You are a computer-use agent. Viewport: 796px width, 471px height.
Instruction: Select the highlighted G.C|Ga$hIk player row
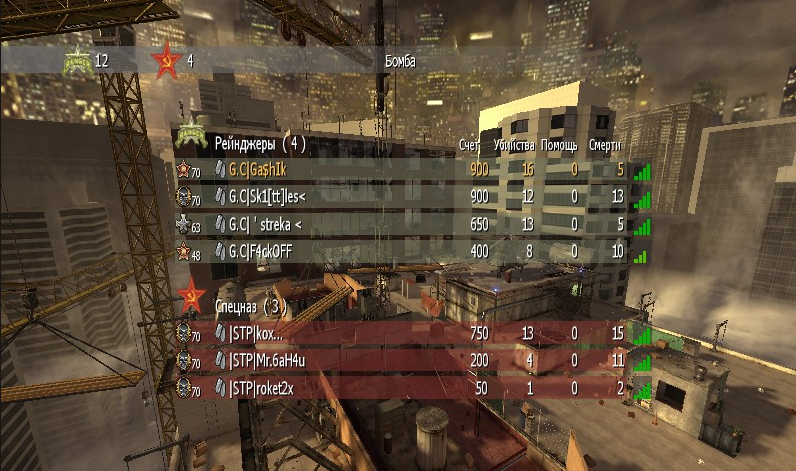[400, 170]
